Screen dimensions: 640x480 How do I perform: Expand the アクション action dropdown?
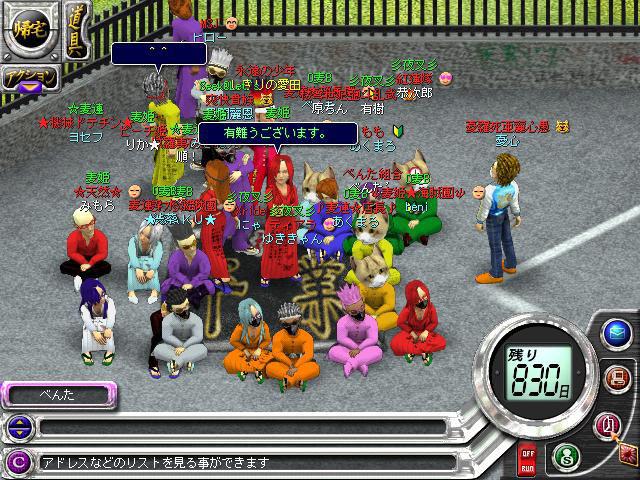27,79
